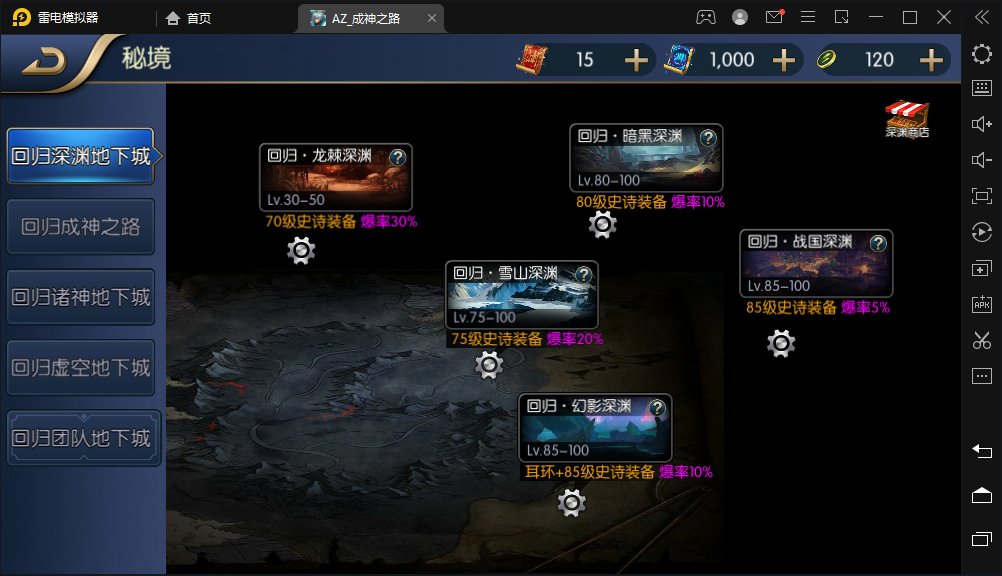Add more red ticket currency with plus
Viewport: 1002px width, 576px height.
[636, 60]
